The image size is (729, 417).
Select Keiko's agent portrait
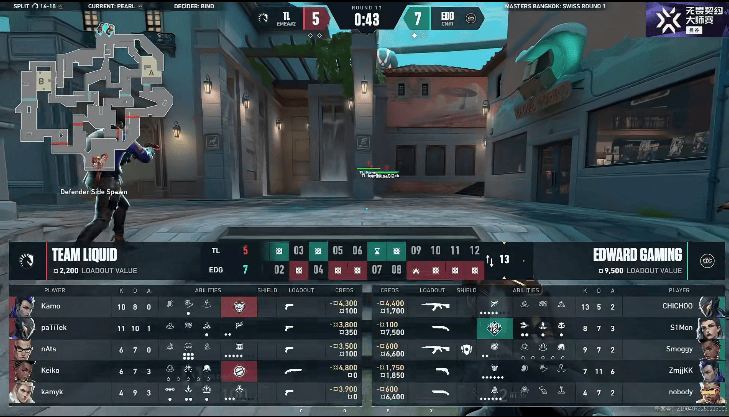click(20, 371)
